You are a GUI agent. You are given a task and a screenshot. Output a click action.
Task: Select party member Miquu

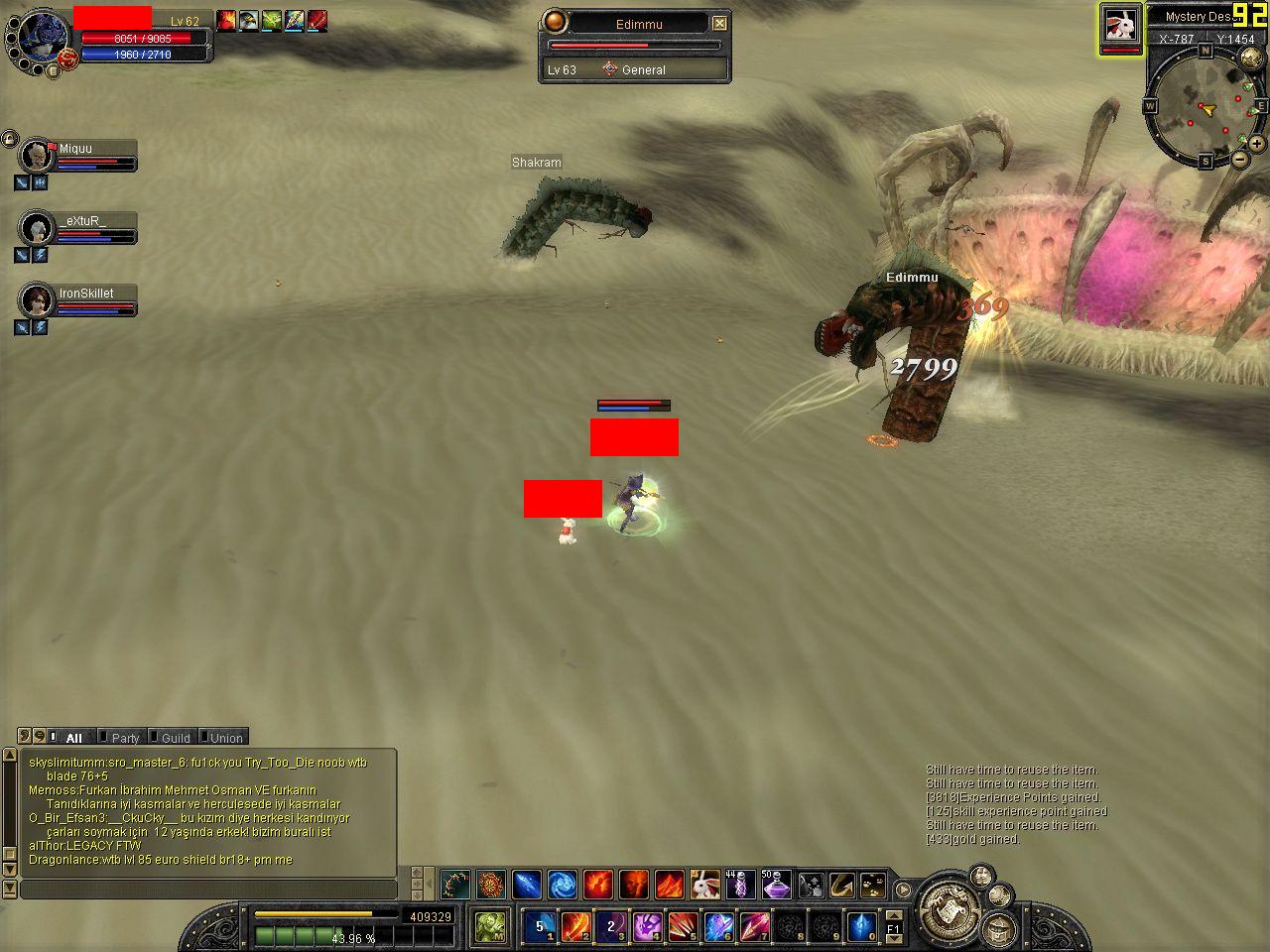tap(75, 150)
